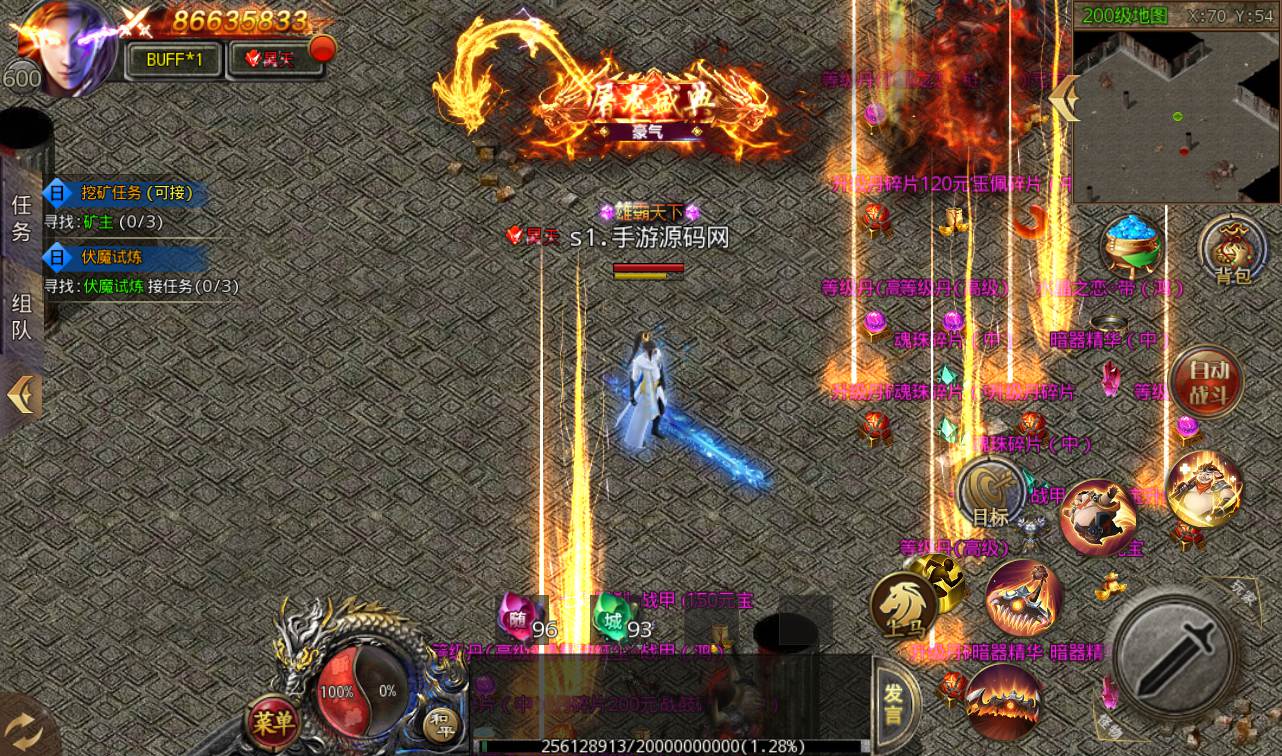The height and width of the screenshot is (756, 1282).
Task: Select the 目标 target button
Action: pyautogui.click(x=990, y=493)
